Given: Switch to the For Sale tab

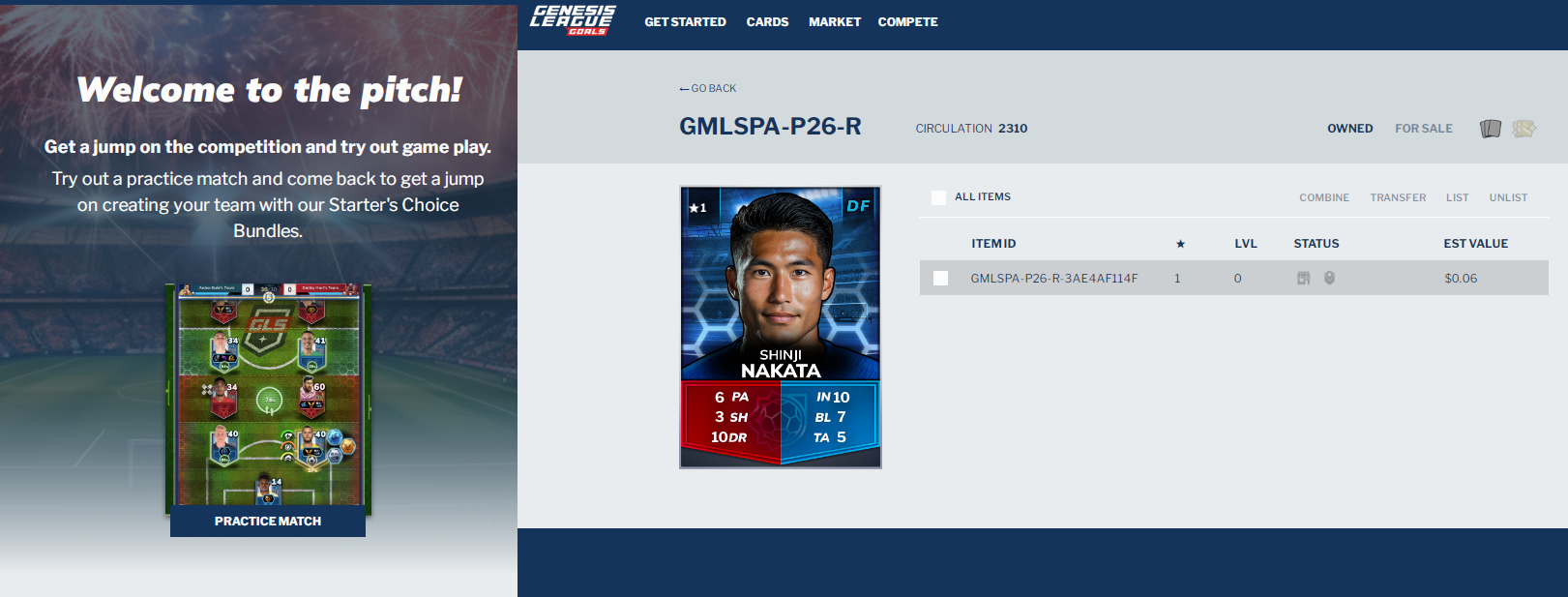Looking at the screenshot, I should (x=1423, y=129).
